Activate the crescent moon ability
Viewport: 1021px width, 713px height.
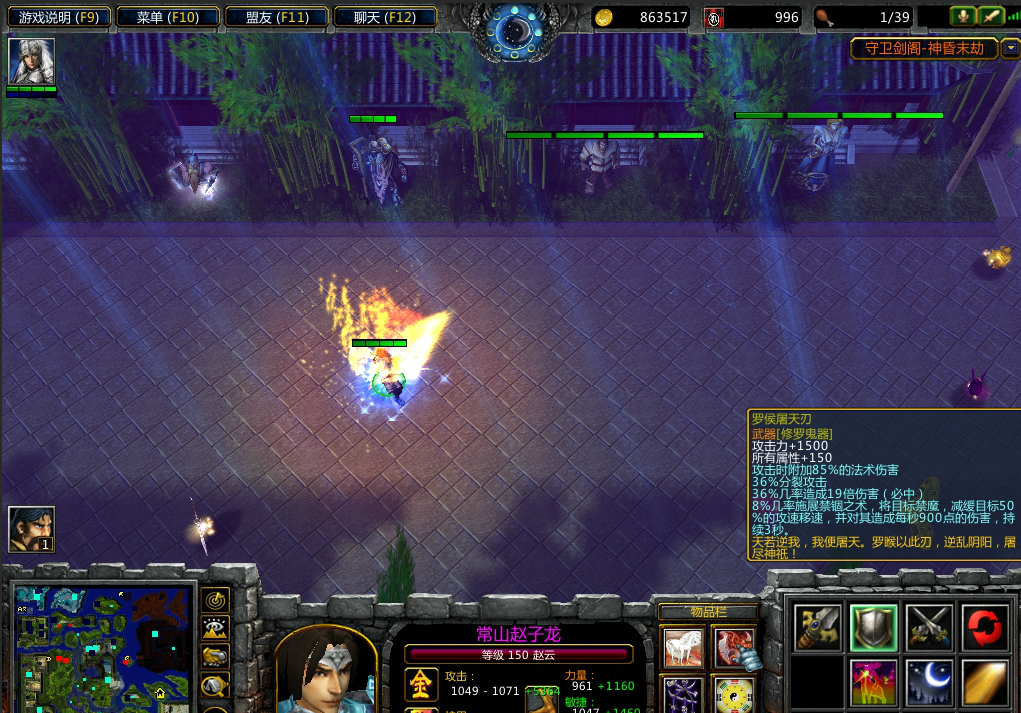(x=929, y=683)
